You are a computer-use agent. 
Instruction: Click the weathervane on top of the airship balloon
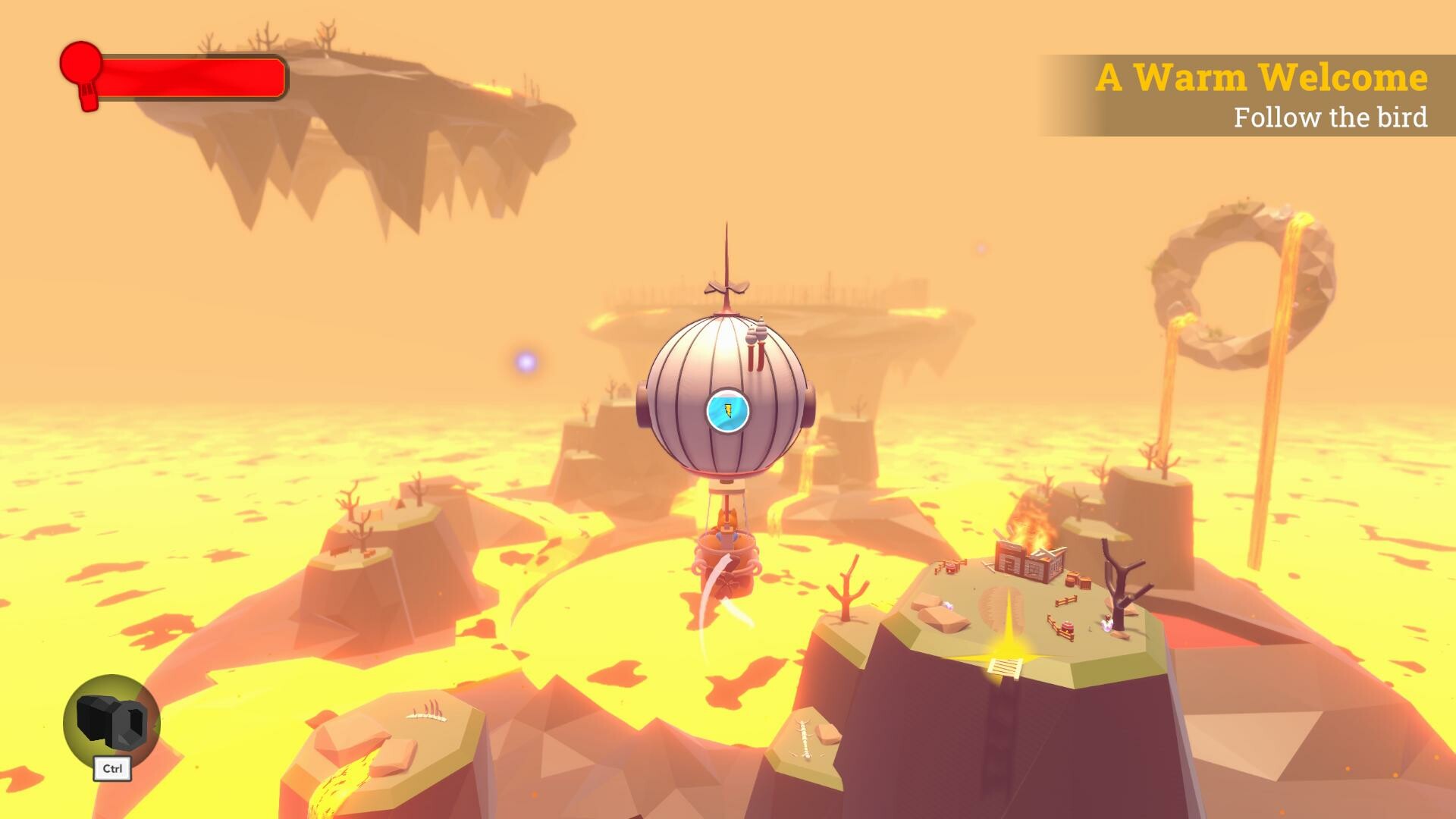[x=726, y=287]
